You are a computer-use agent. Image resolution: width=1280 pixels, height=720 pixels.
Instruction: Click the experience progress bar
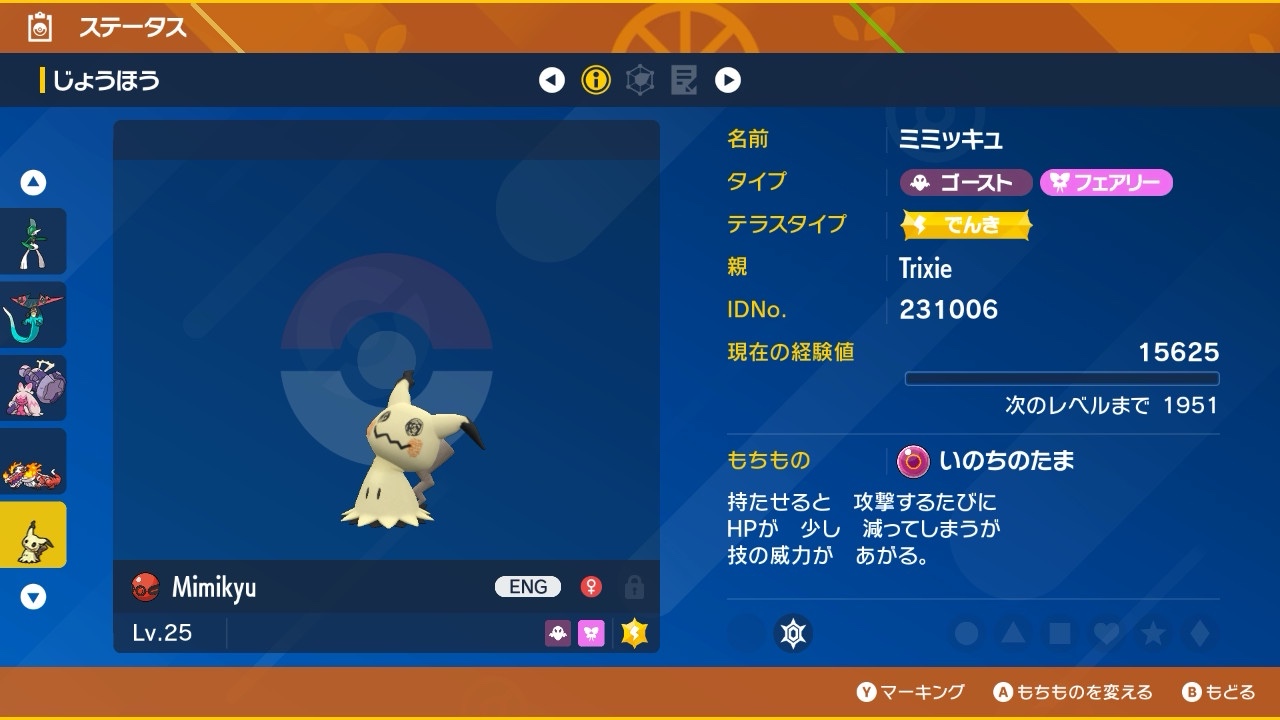(x=1063, y=378)
